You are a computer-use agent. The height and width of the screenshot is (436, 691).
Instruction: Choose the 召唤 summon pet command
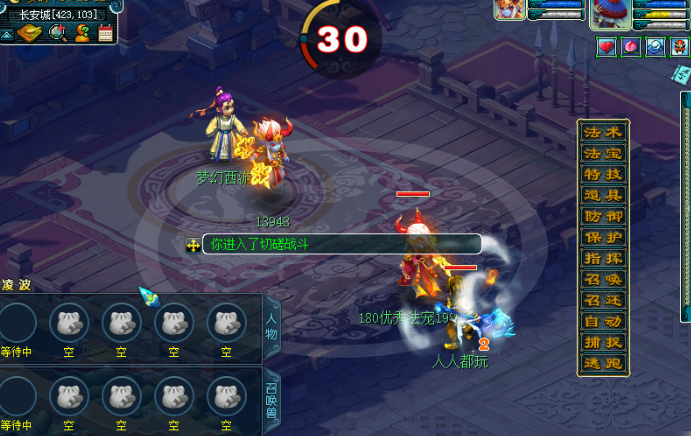pos(603,280)
